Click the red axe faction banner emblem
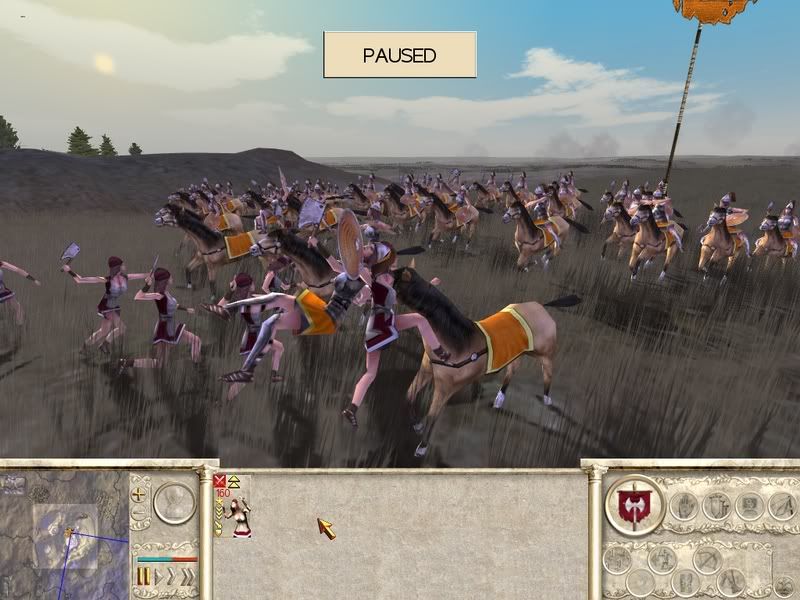 (634, 503)
